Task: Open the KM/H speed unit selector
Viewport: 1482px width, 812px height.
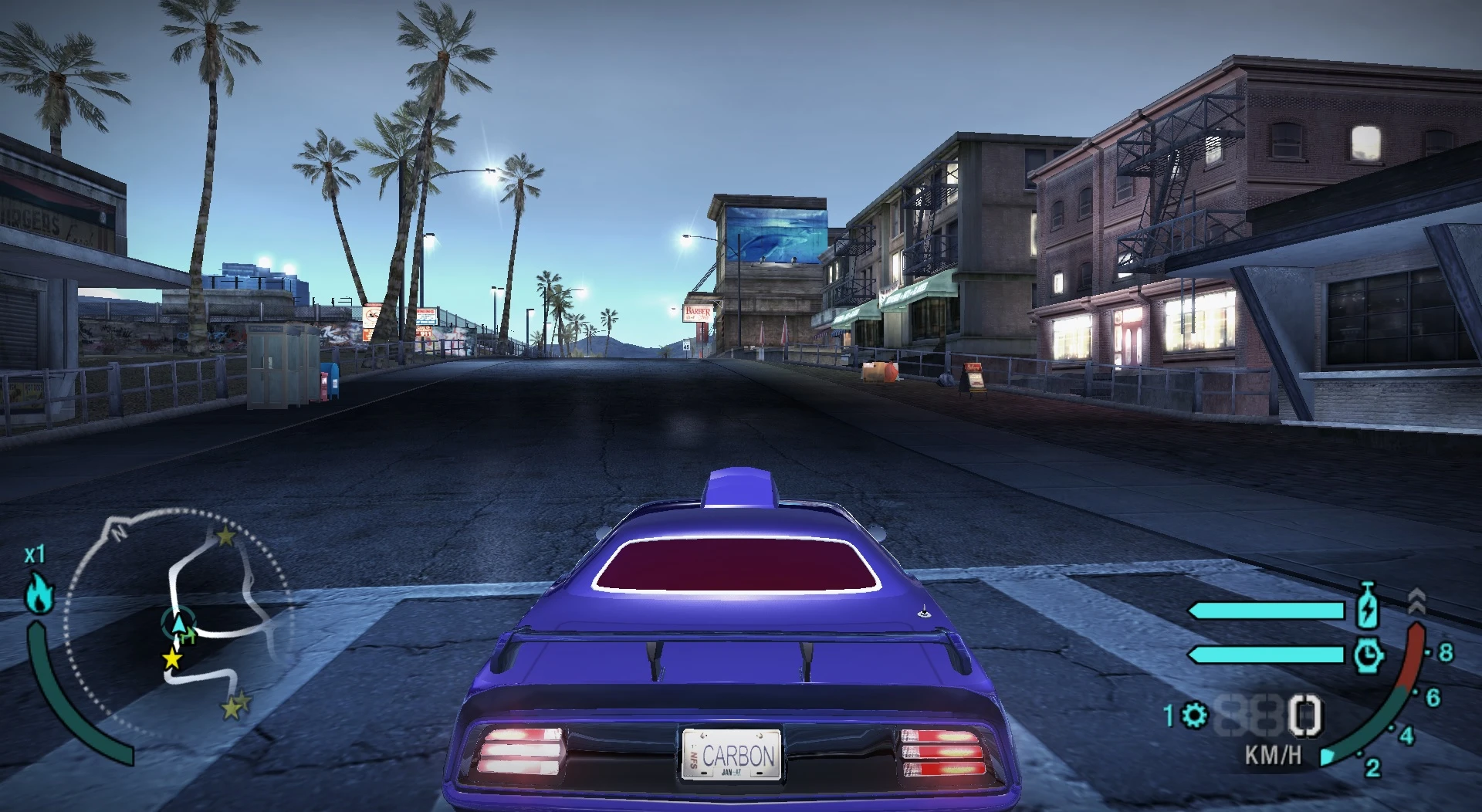Action: [1272, 754]
